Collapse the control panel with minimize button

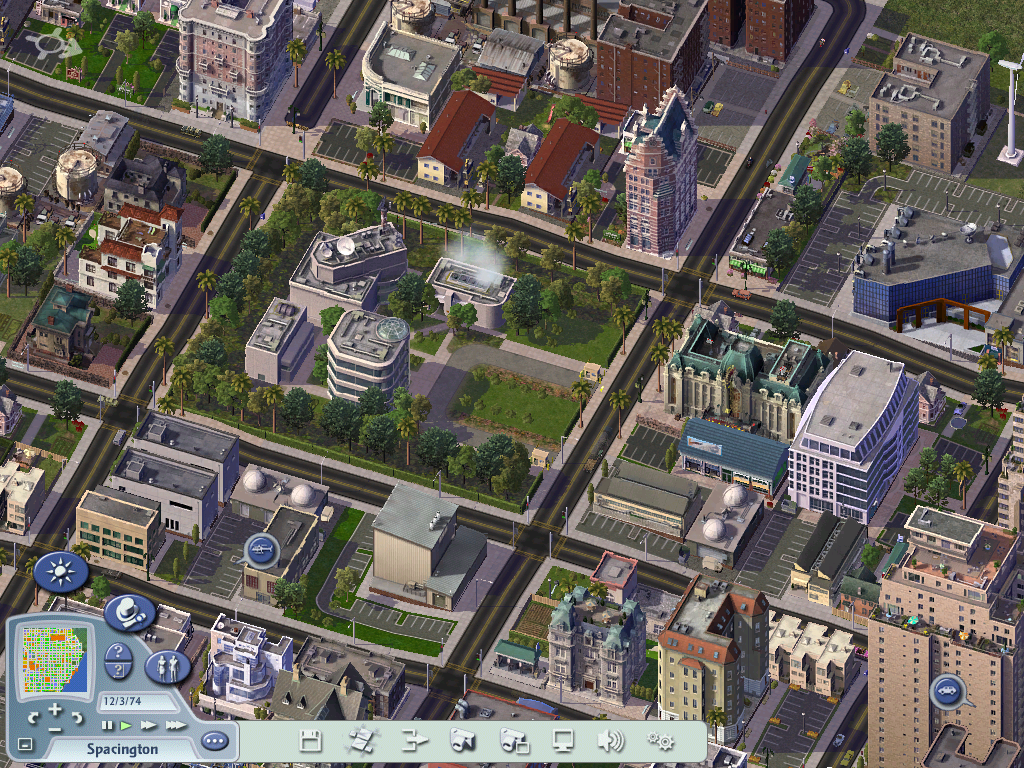(25, 744)
